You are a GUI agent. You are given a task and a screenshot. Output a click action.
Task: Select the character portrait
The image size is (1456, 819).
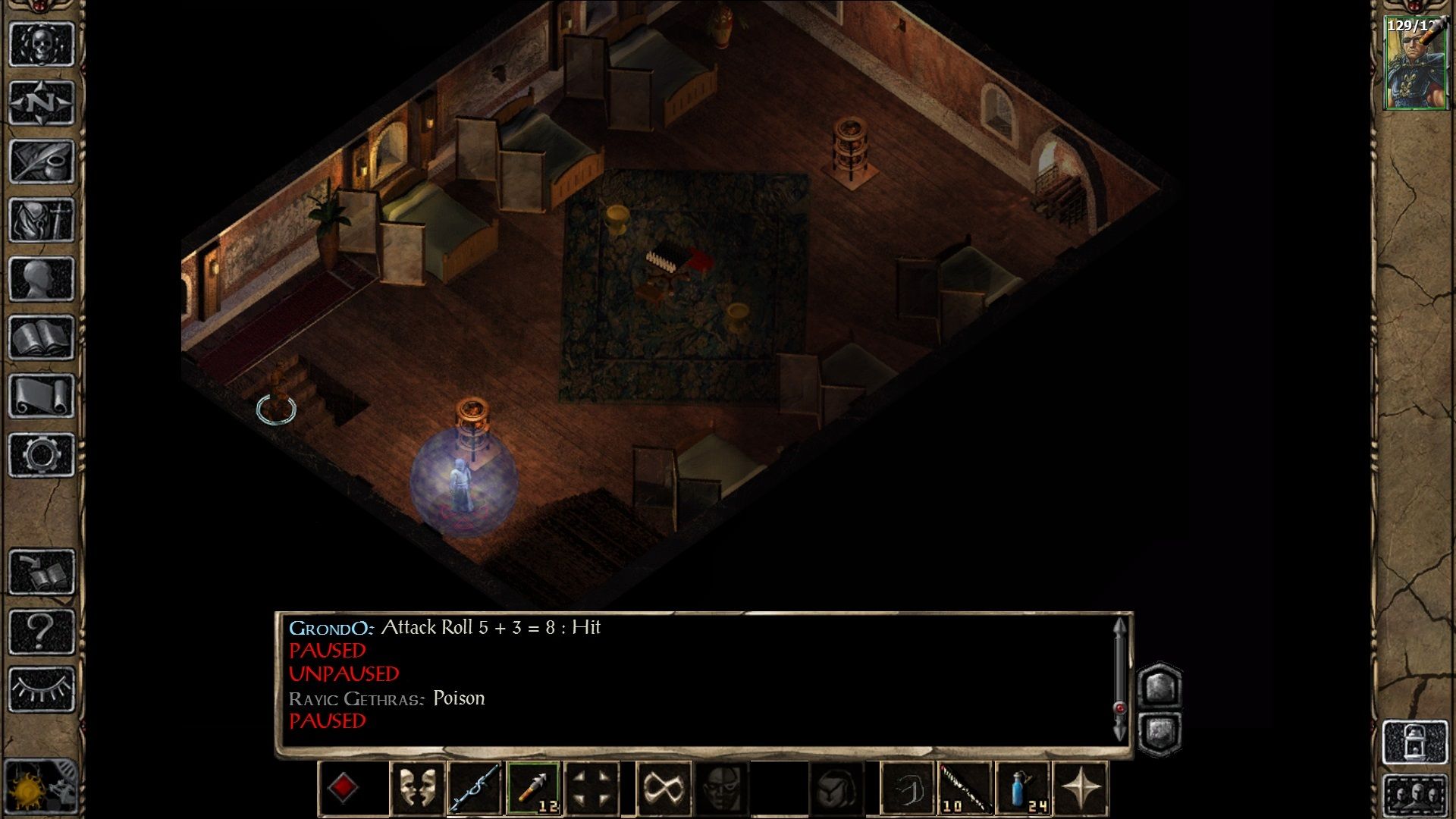(1415, 64)
